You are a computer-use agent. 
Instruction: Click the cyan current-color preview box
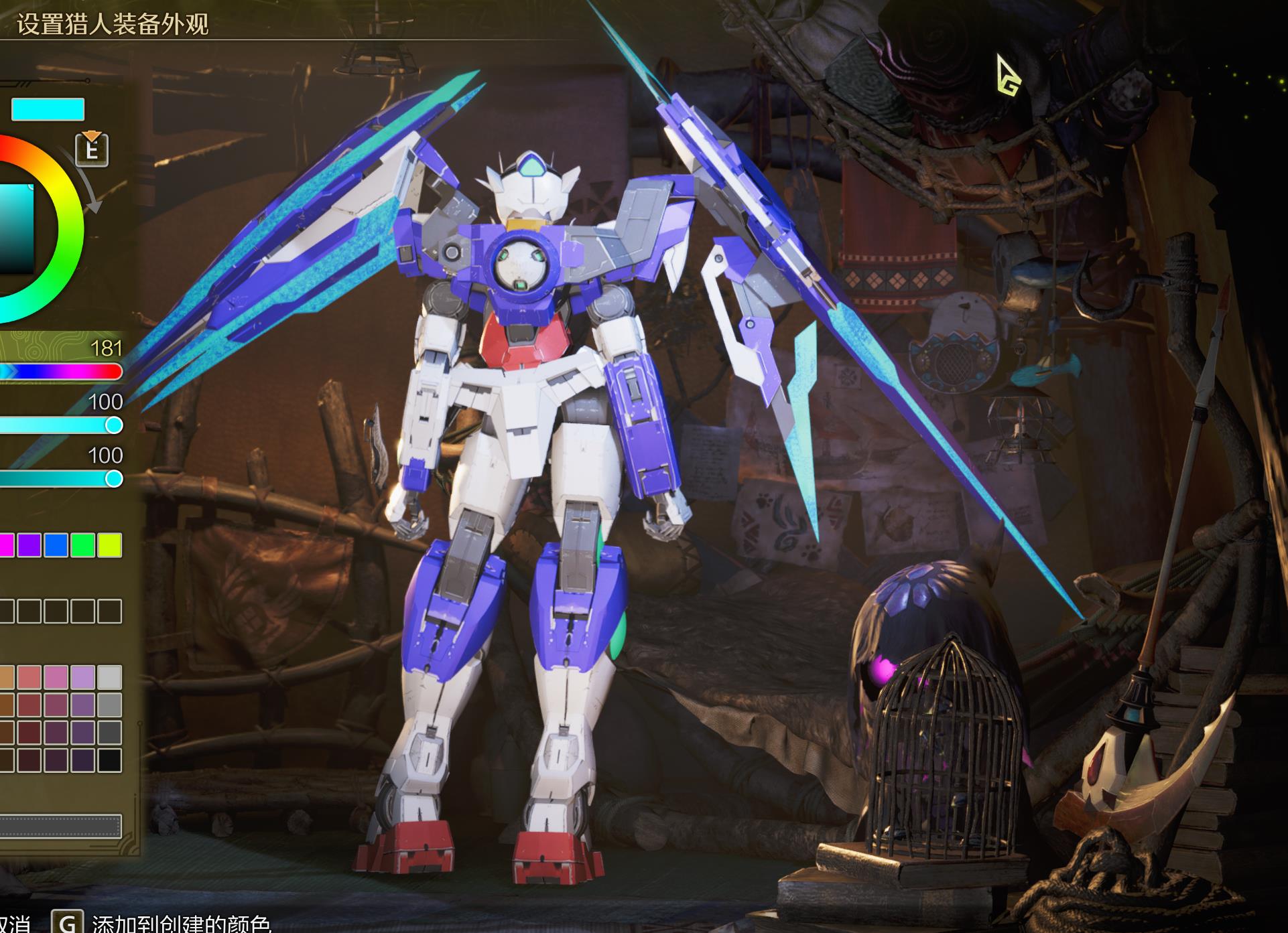[x=48, y=109]
